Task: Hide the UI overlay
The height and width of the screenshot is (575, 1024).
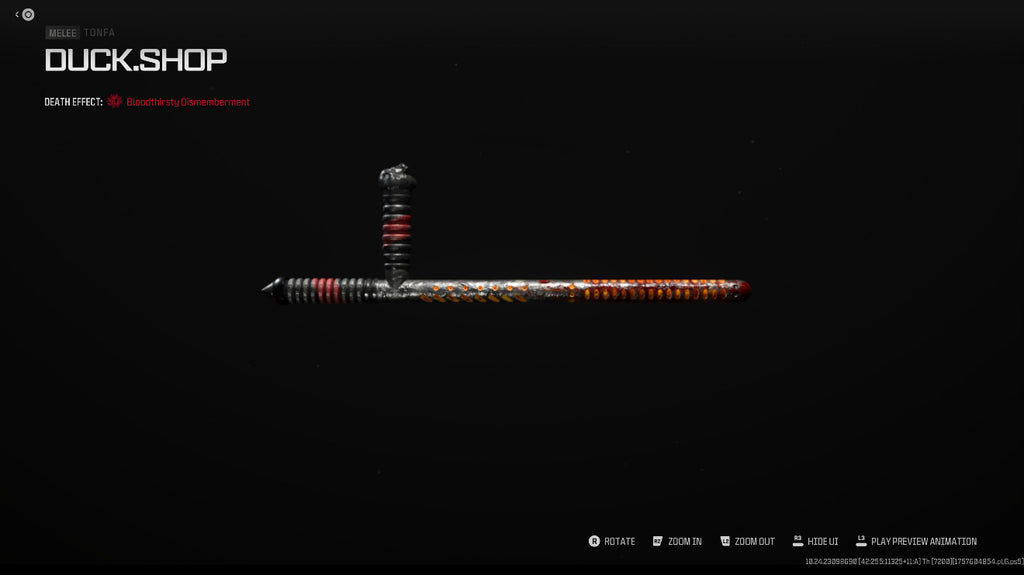Action: [814, 541]
